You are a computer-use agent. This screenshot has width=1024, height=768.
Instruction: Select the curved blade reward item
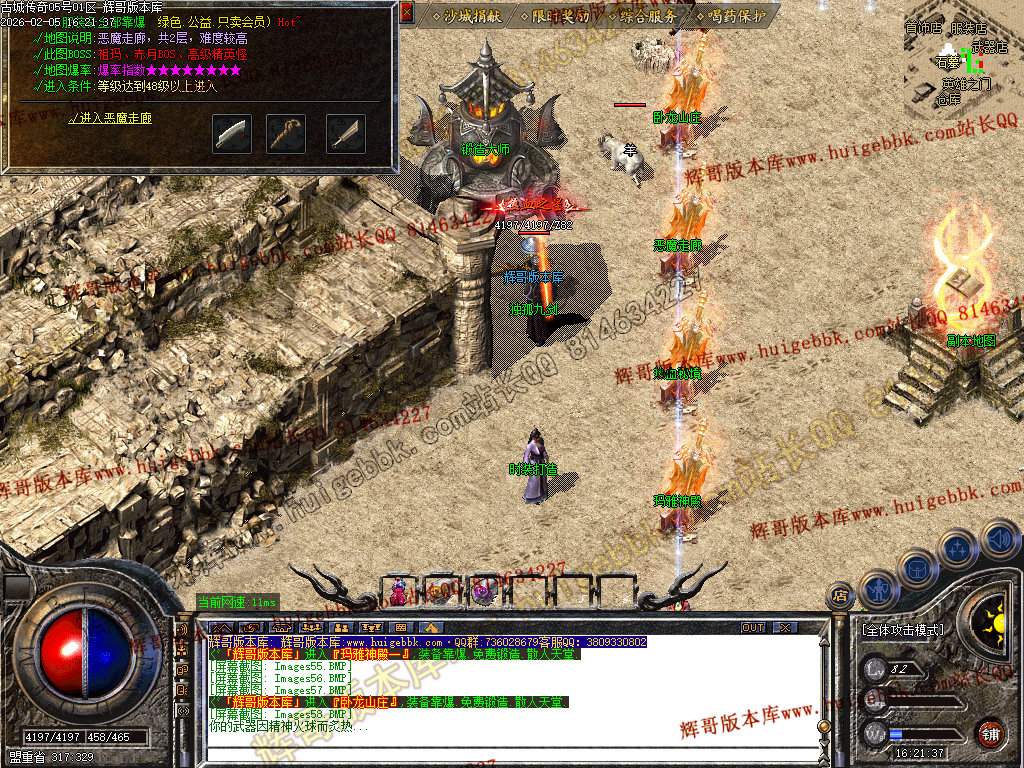pyautogui.click(x=232, y=134)
